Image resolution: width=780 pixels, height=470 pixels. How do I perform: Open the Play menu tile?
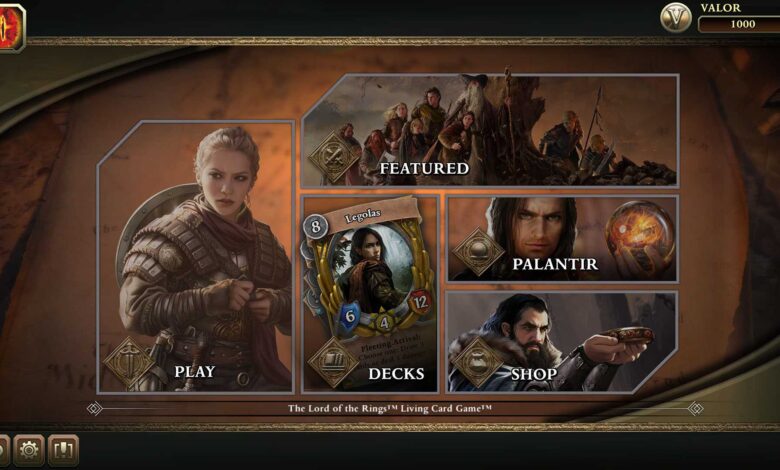click(196, 257)
